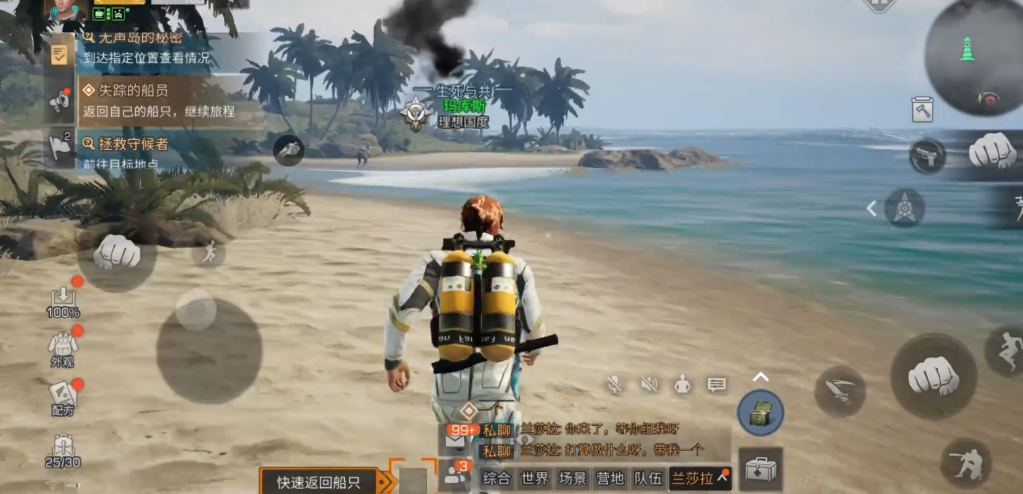
Task: Choose the 队伍 chat tab
Action: [648, 478]
